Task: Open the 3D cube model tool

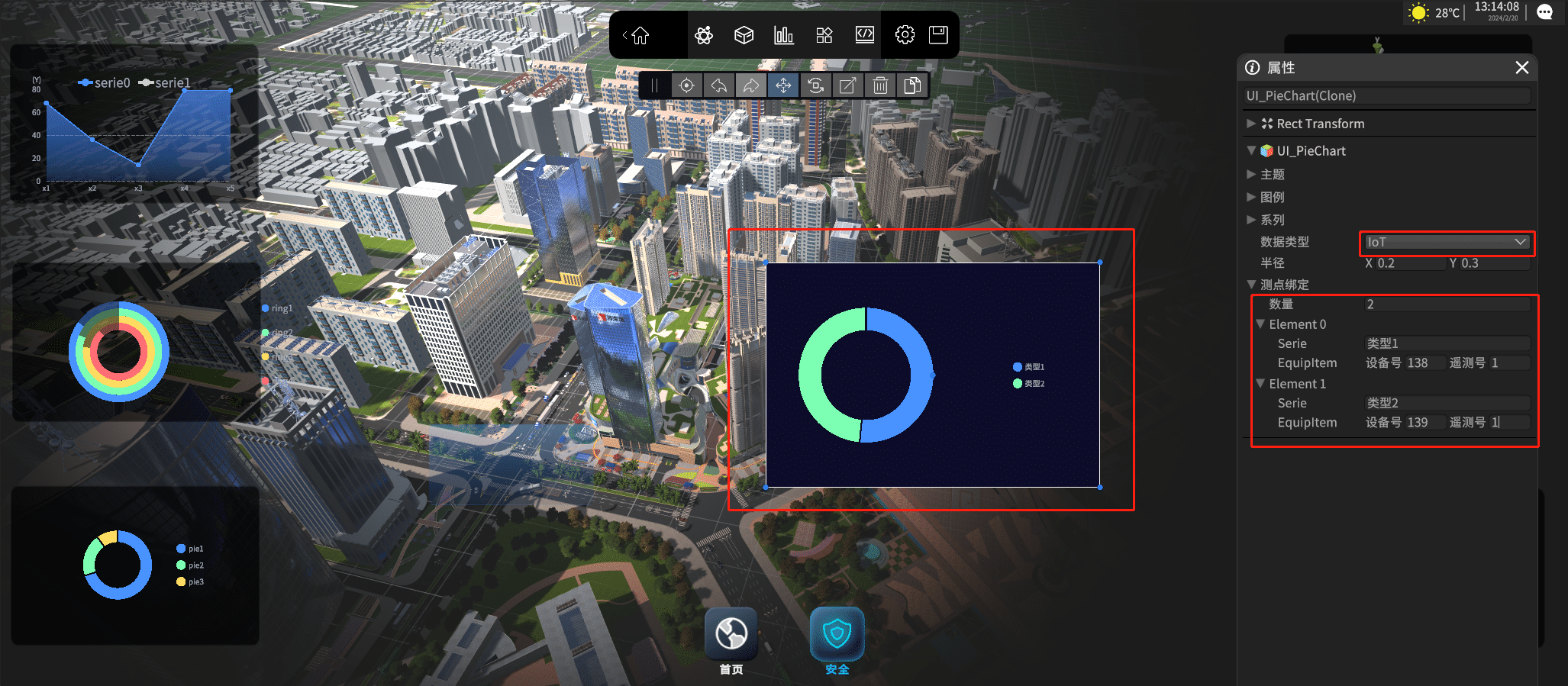Action: 744,35
